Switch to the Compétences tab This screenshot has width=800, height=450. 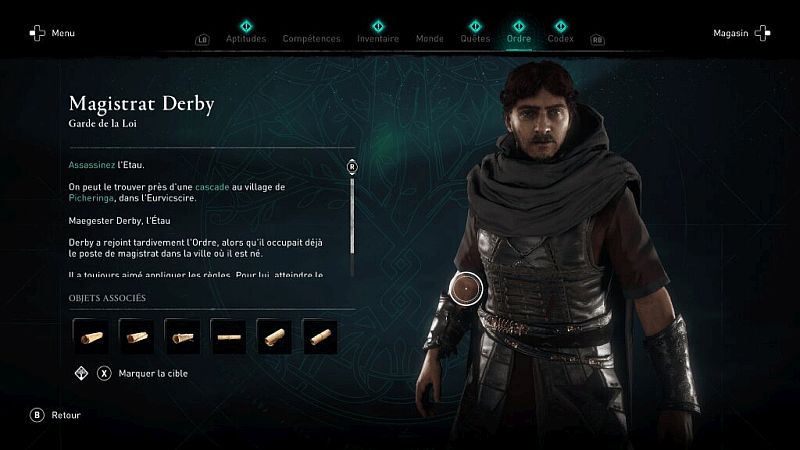[311, 39]
